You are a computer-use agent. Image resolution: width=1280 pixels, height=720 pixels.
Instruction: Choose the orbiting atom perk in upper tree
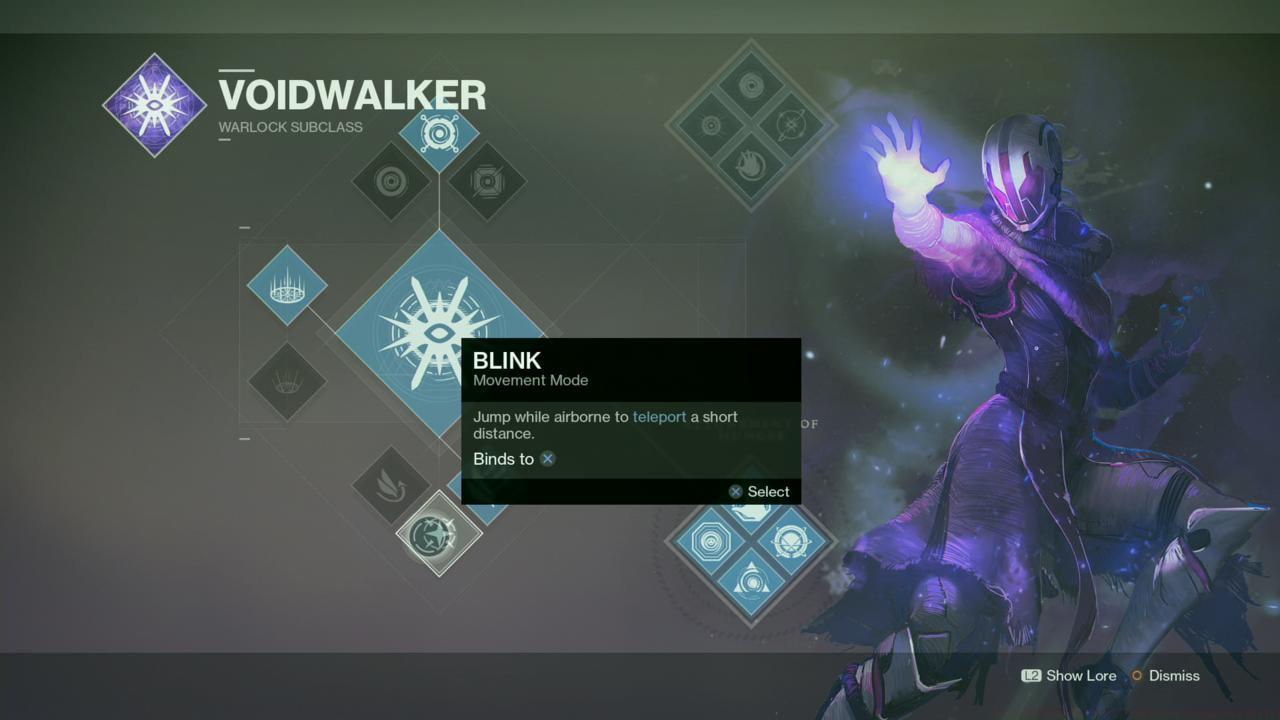point(792,125)
